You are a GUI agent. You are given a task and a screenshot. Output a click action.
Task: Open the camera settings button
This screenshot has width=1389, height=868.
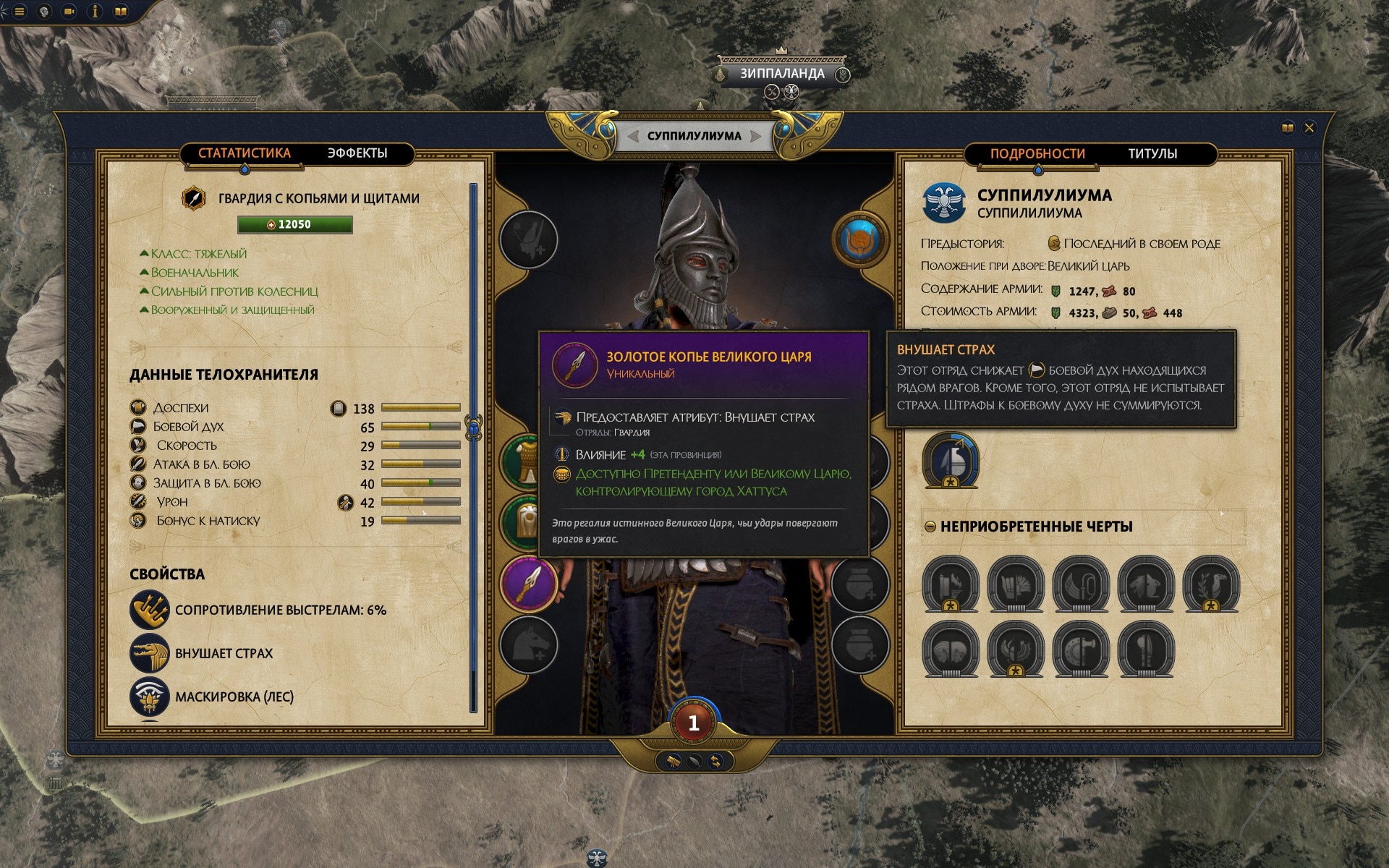pos(69,12)
